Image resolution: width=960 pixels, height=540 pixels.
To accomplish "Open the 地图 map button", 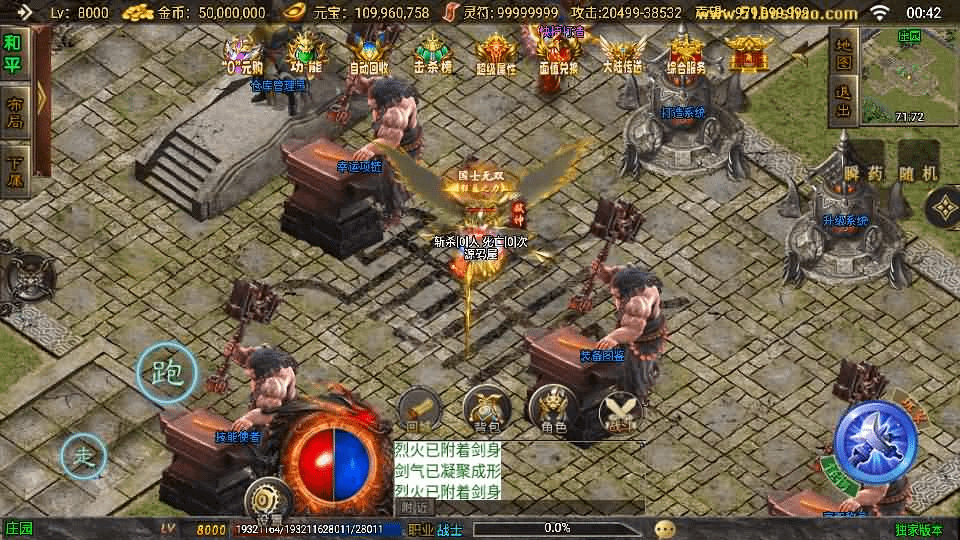I will 842,52.
